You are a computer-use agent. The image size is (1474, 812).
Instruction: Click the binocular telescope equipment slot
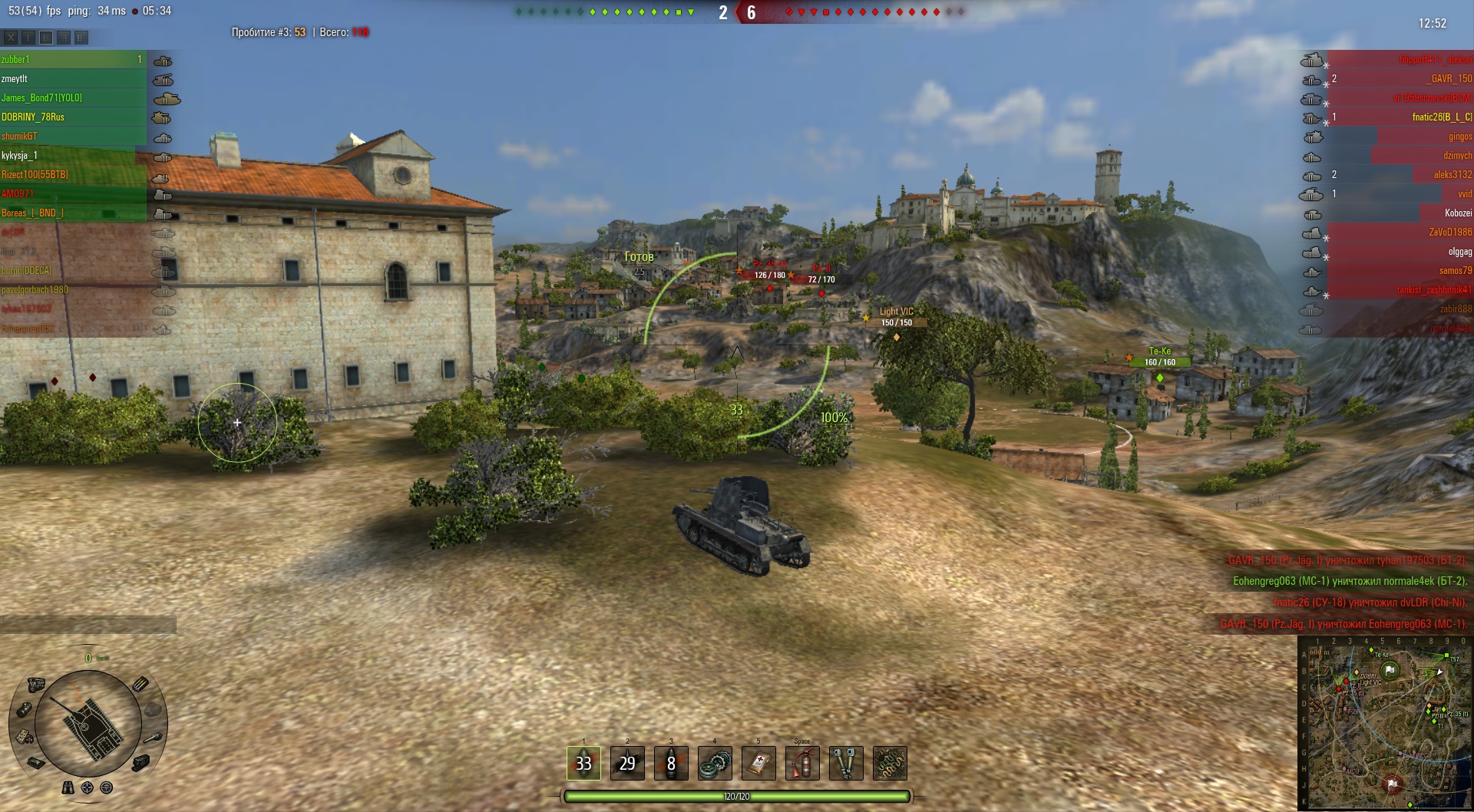pyautogui.click(x=846, y=764)
